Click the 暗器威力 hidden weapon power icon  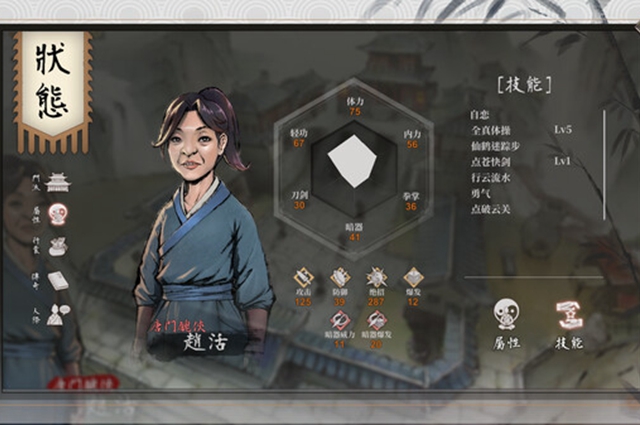(x=340, y=320)
